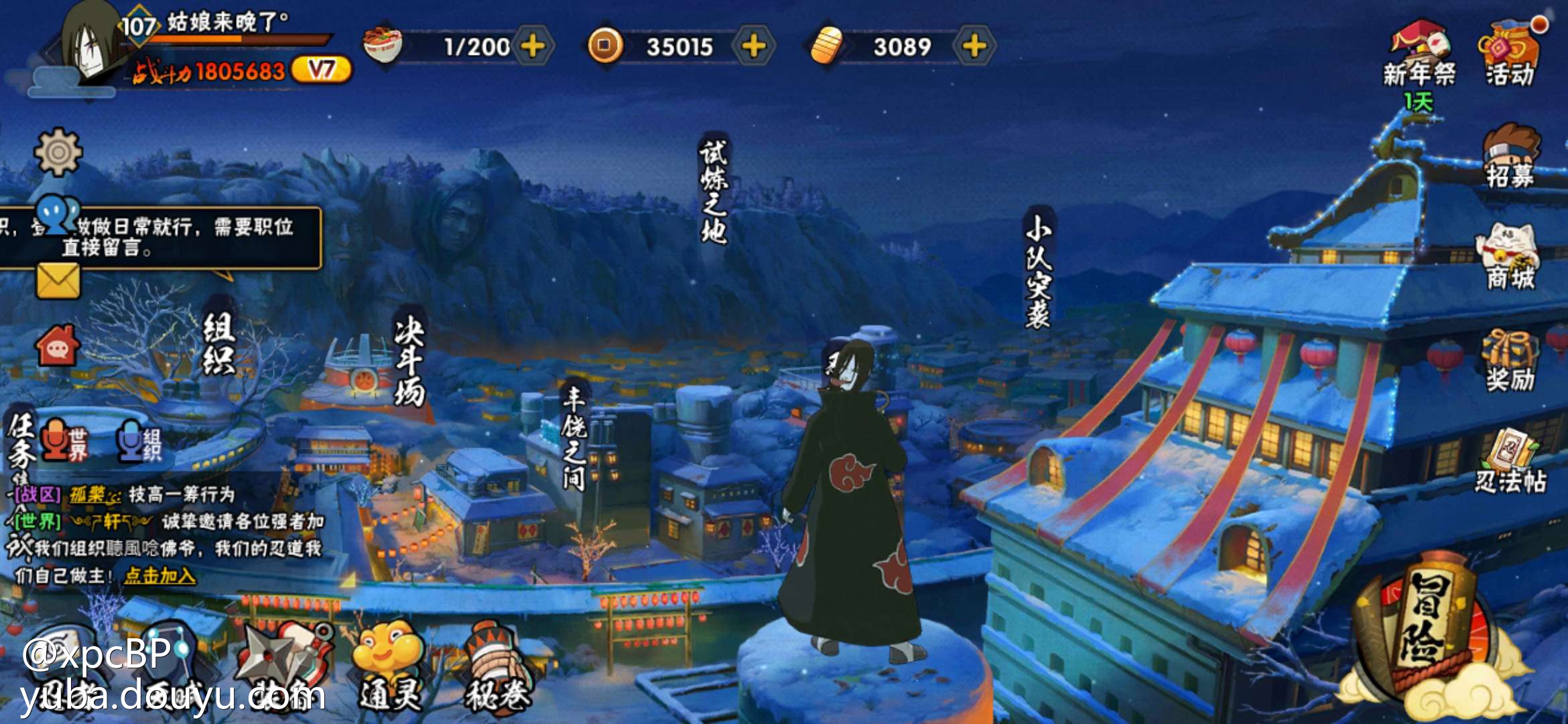Open the settings gear icon

[58, 152]
